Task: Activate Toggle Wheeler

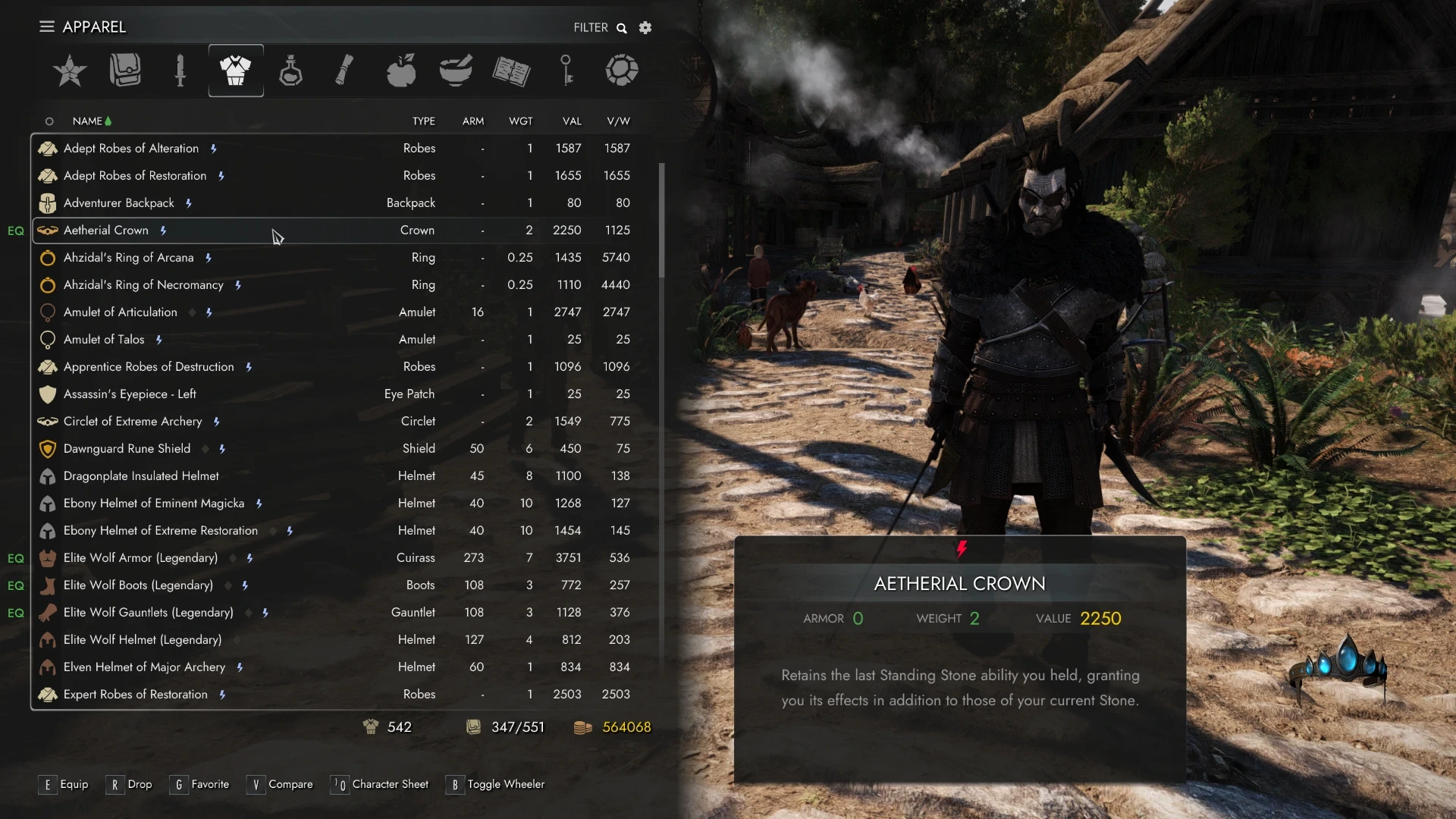Action: tap(495, 784)
